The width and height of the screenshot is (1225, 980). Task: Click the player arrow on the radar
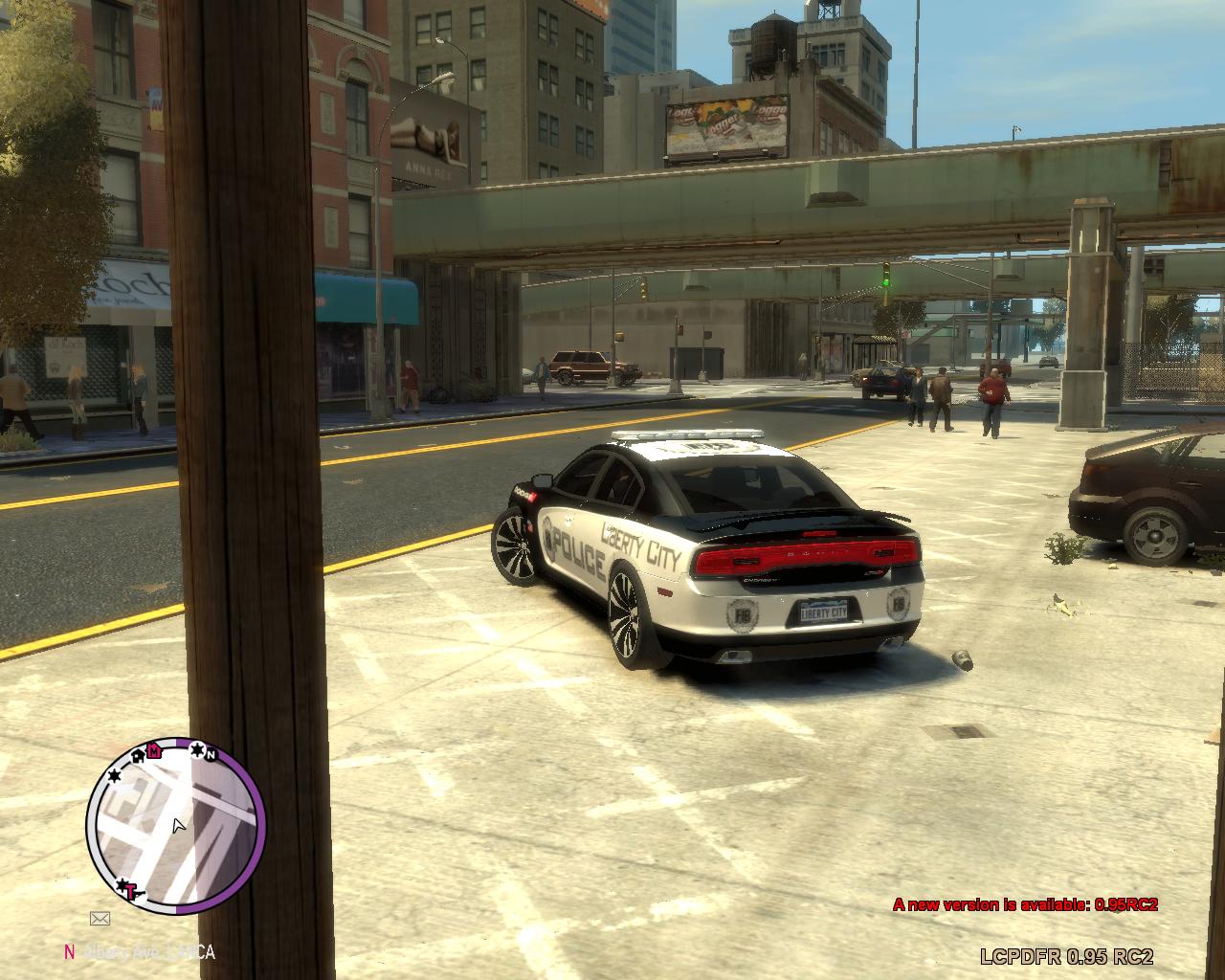tap(178, 825)
